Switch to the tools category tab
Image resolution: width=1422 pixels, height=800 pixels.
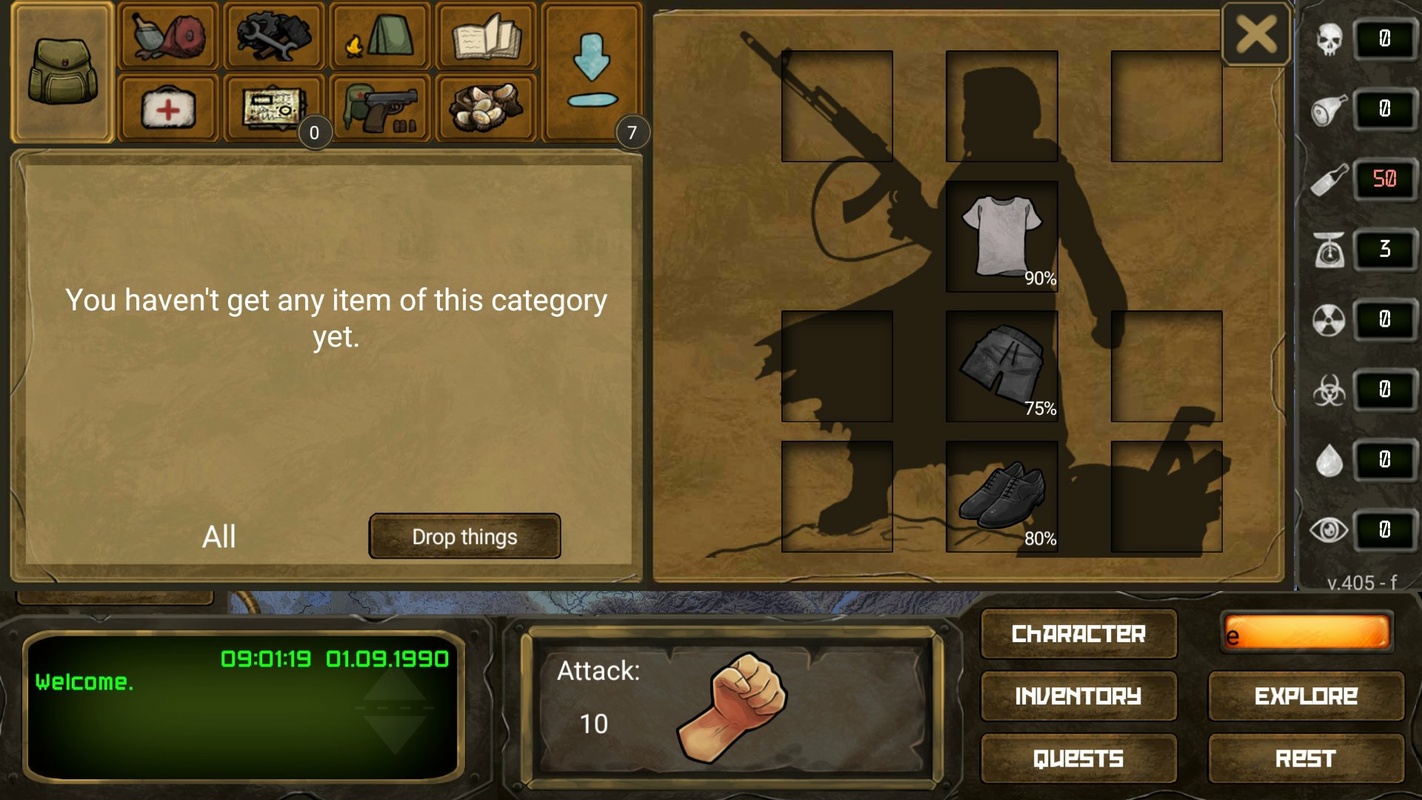point(274,37)
